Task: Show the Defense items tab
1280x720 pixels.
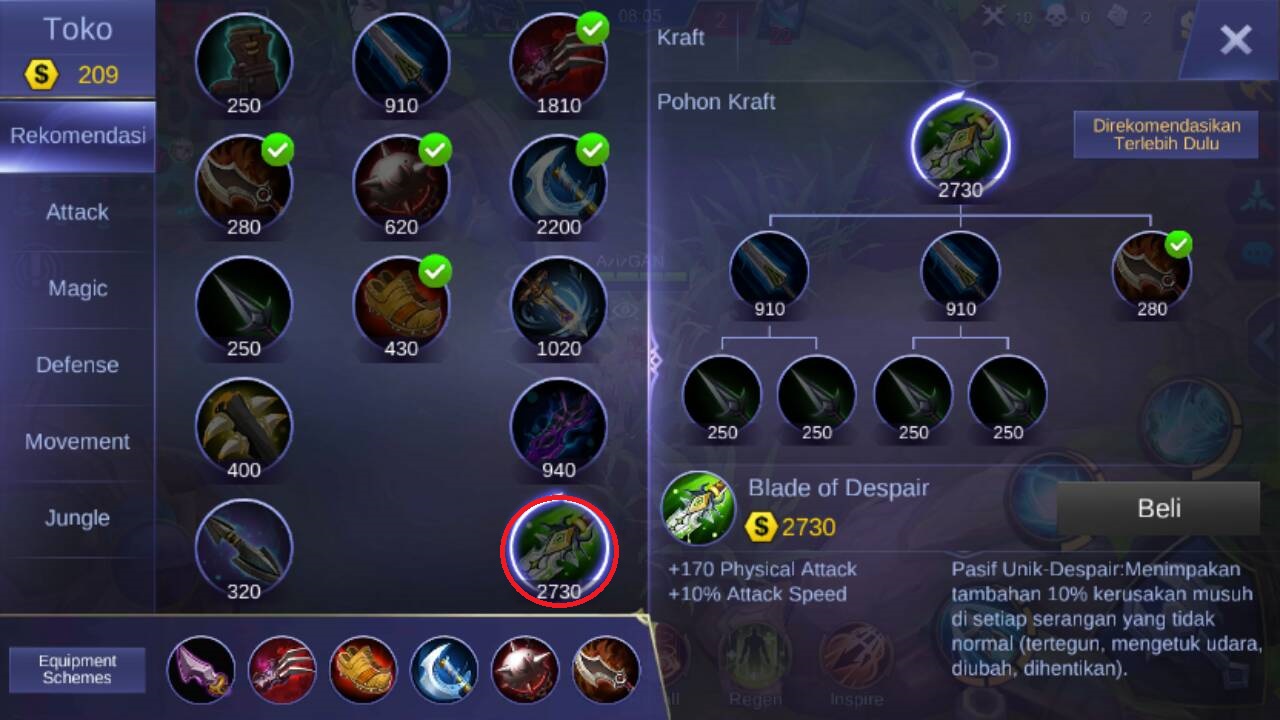Action: pyautogui.click(x=77, y=365)
